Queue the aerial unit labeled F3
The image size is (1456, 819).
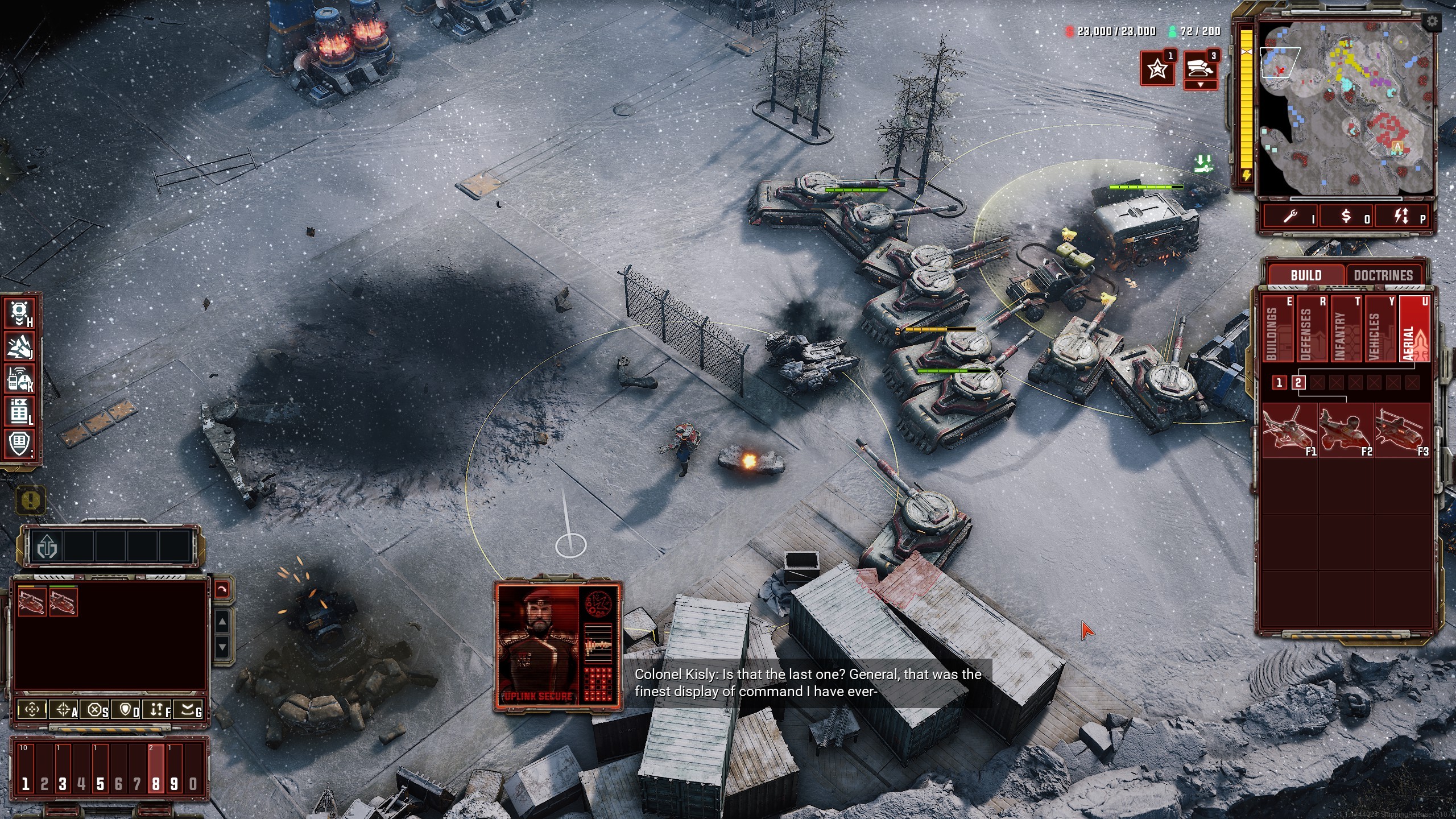point(1401,430)
